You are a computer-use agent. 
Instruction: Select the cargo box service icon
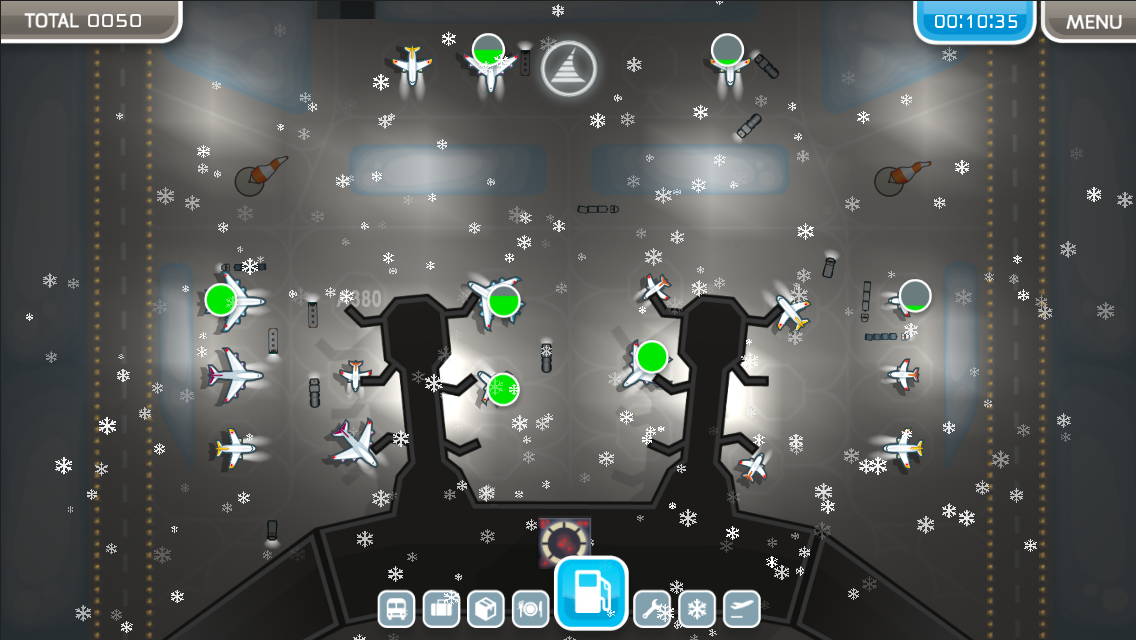tap(486, 608)
